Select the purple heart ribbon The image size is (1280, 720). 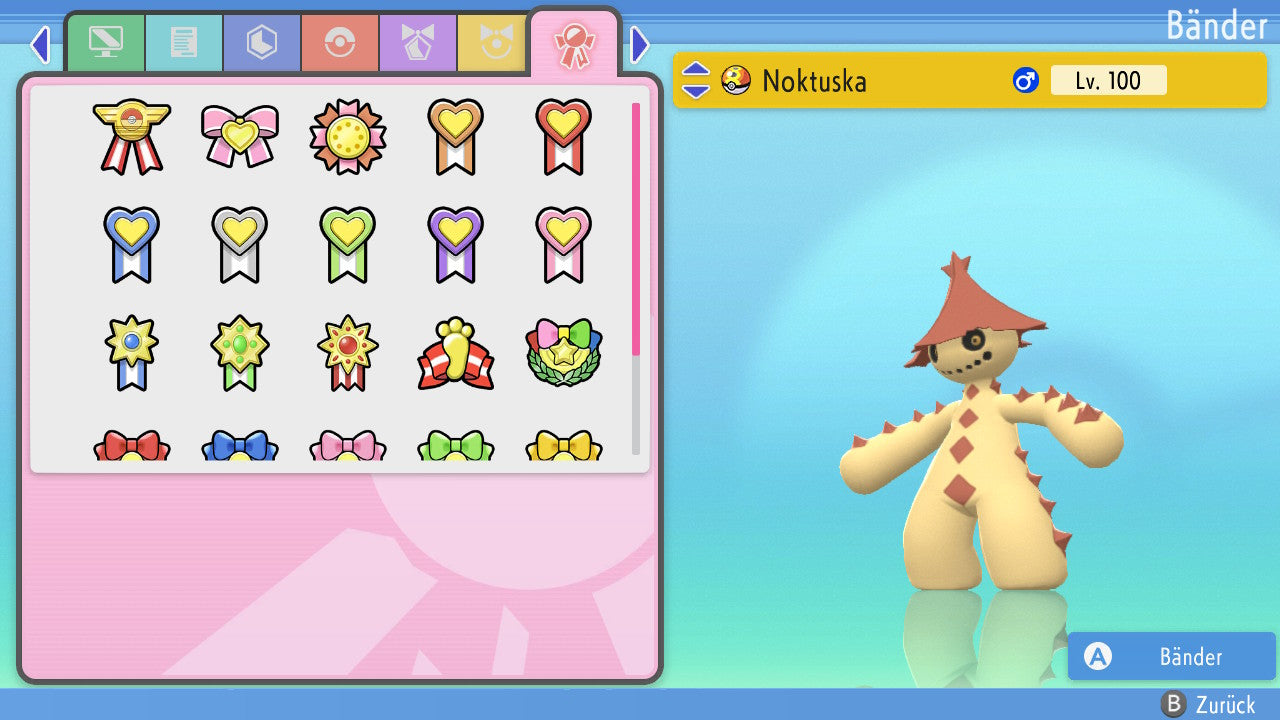coord(456,244)
